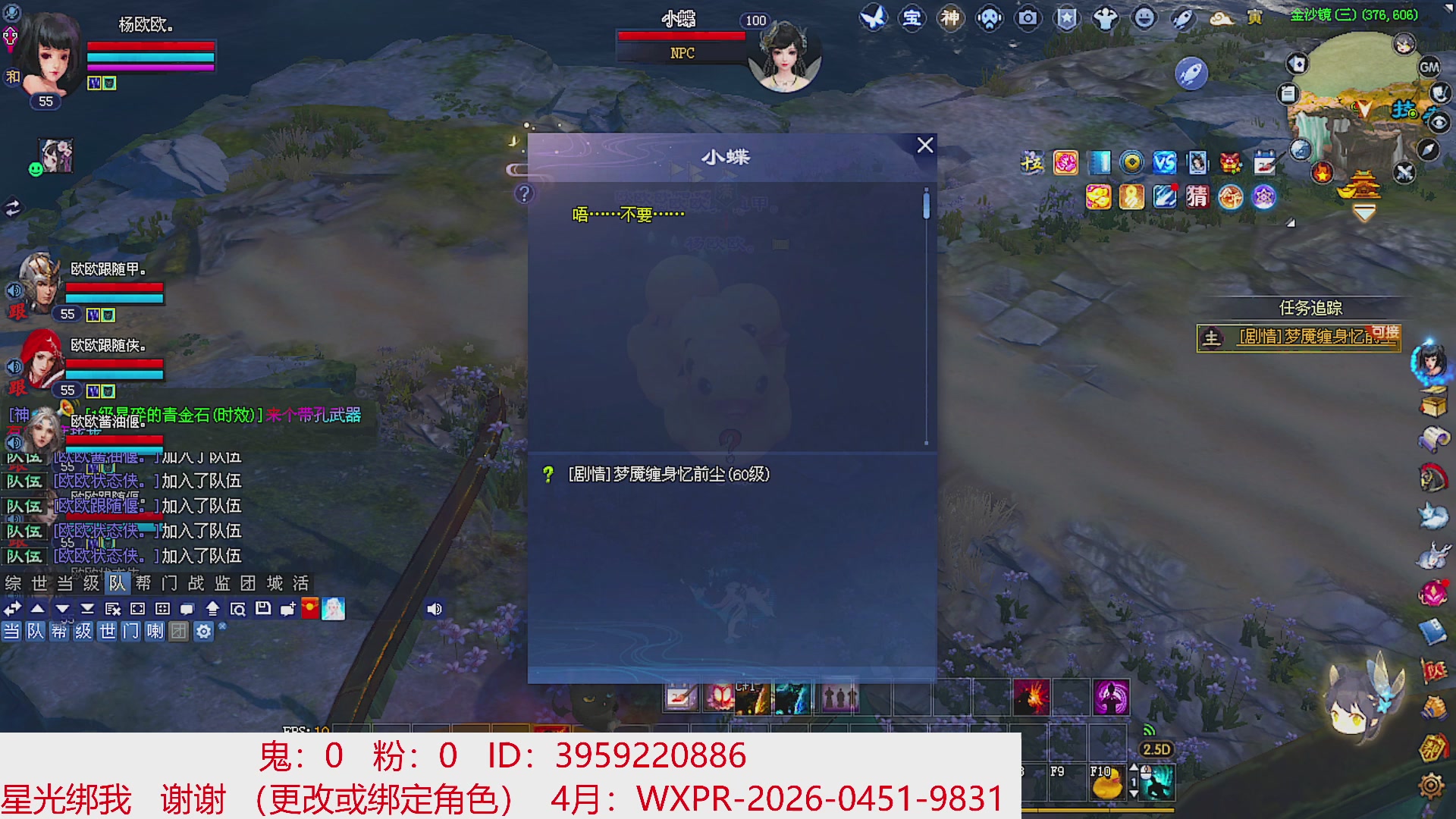Open the red envelope icon in chat toolbar

[309, 607]
